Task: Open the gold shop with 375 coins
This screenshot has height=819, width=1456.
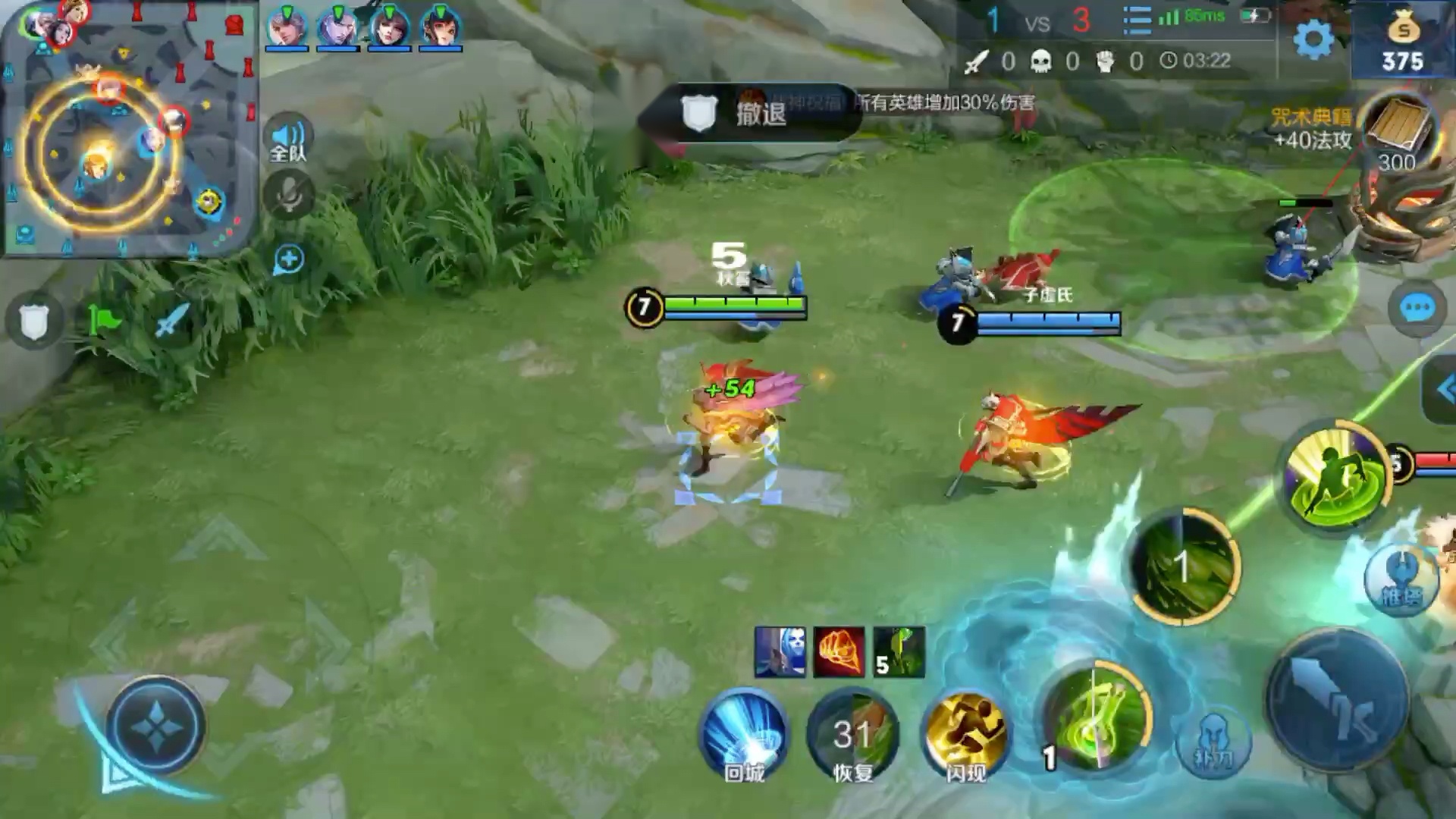Action: 1403,42
